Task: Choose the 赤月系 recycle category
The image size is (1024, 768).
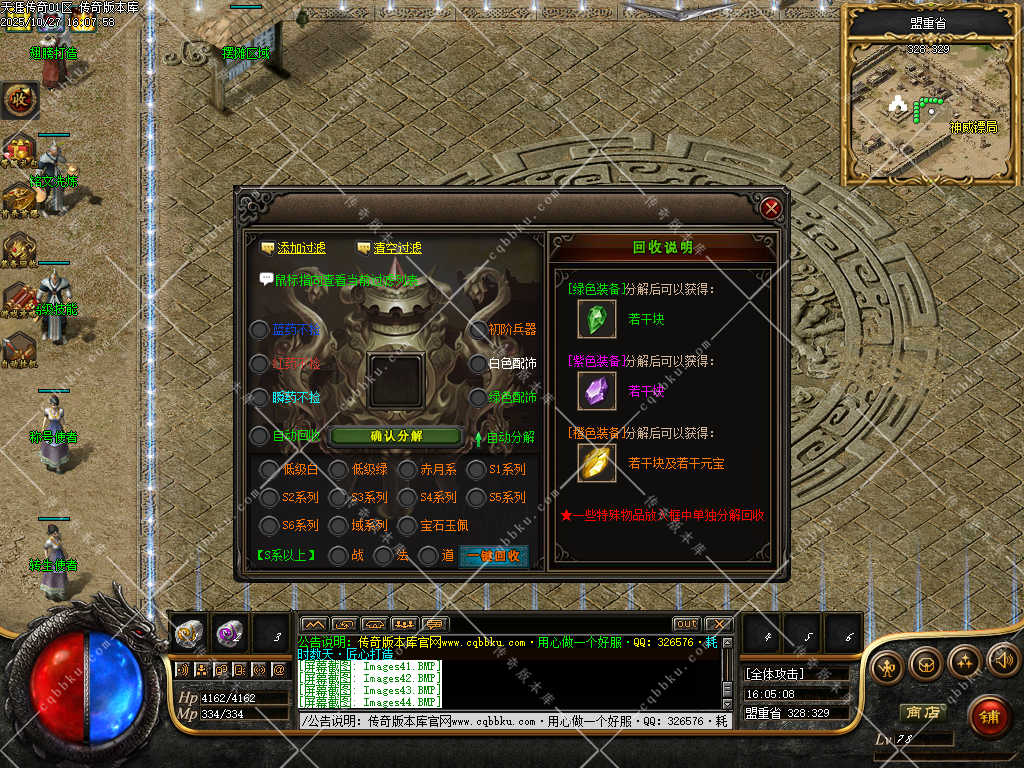Action: (407, 469)
